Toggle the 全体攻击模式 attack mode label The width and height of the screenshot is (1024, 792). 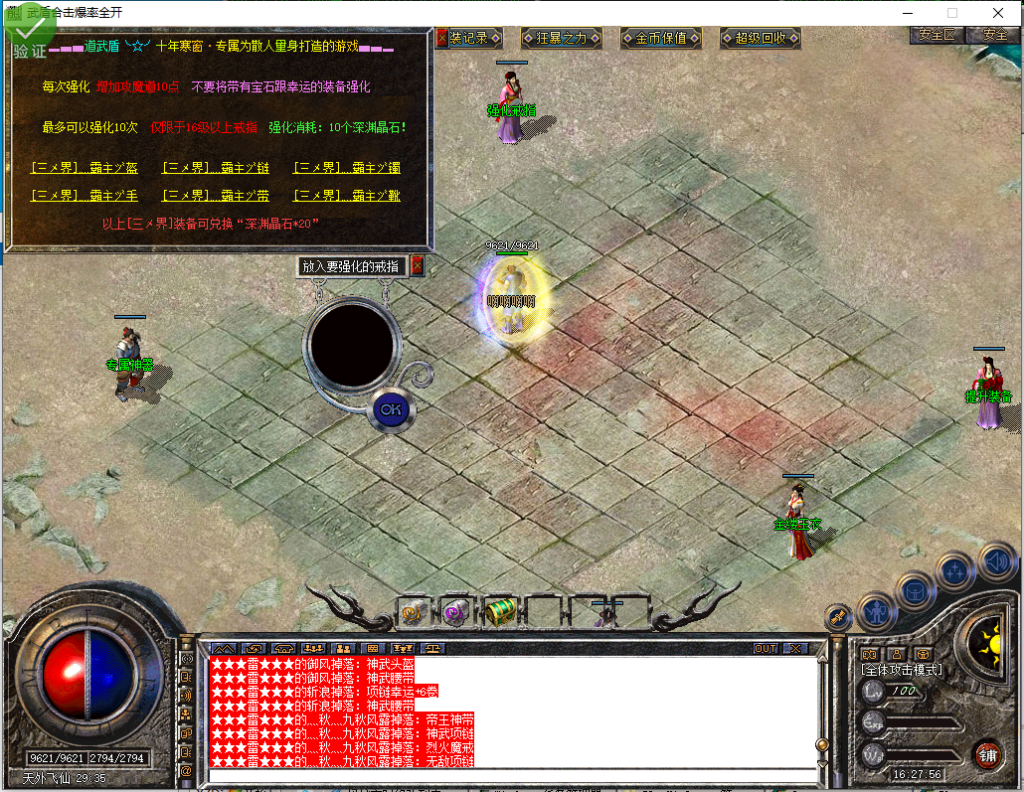pos(902,669)
